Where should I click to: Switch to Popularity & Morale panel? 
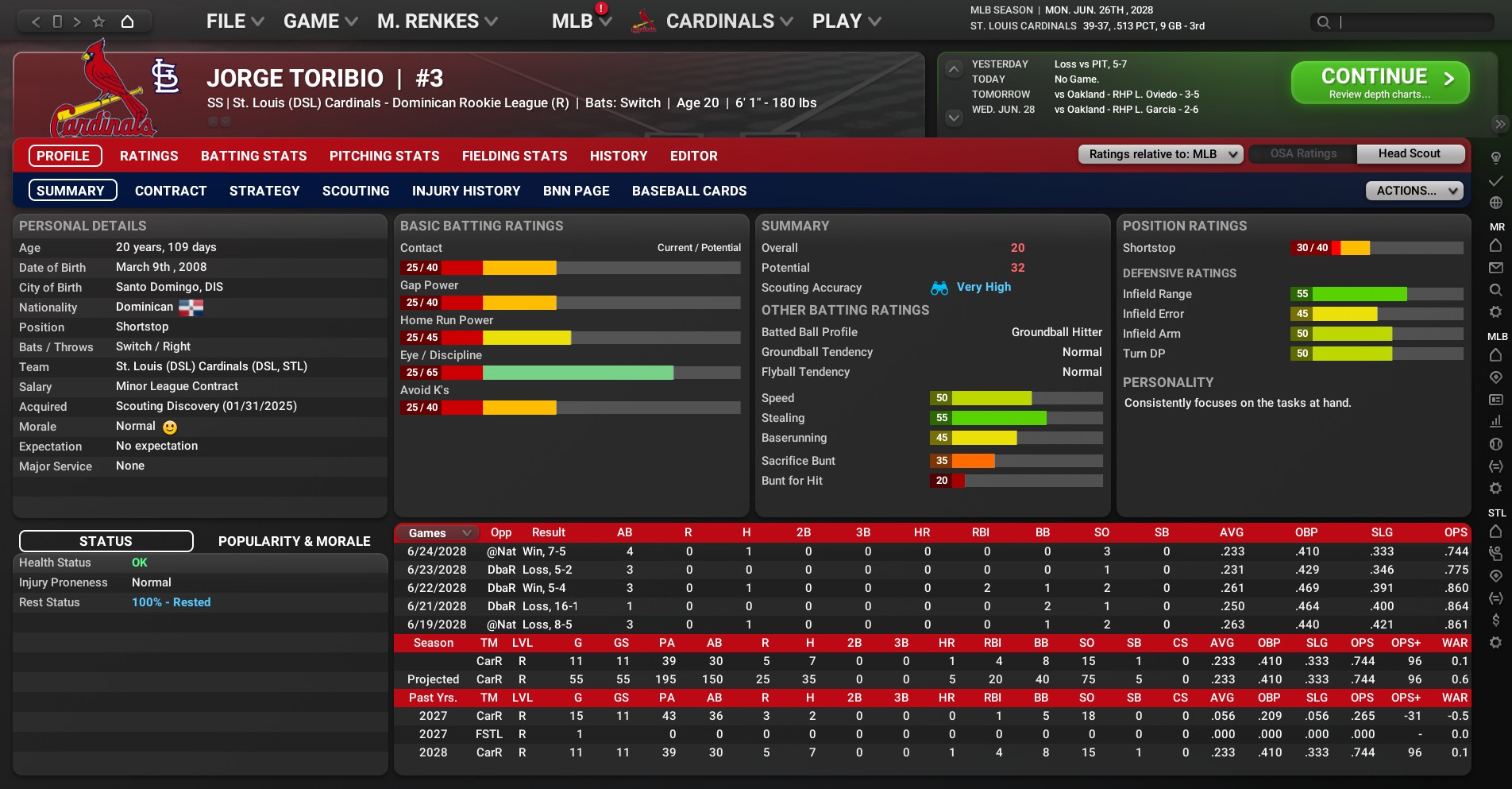point(294,541)
